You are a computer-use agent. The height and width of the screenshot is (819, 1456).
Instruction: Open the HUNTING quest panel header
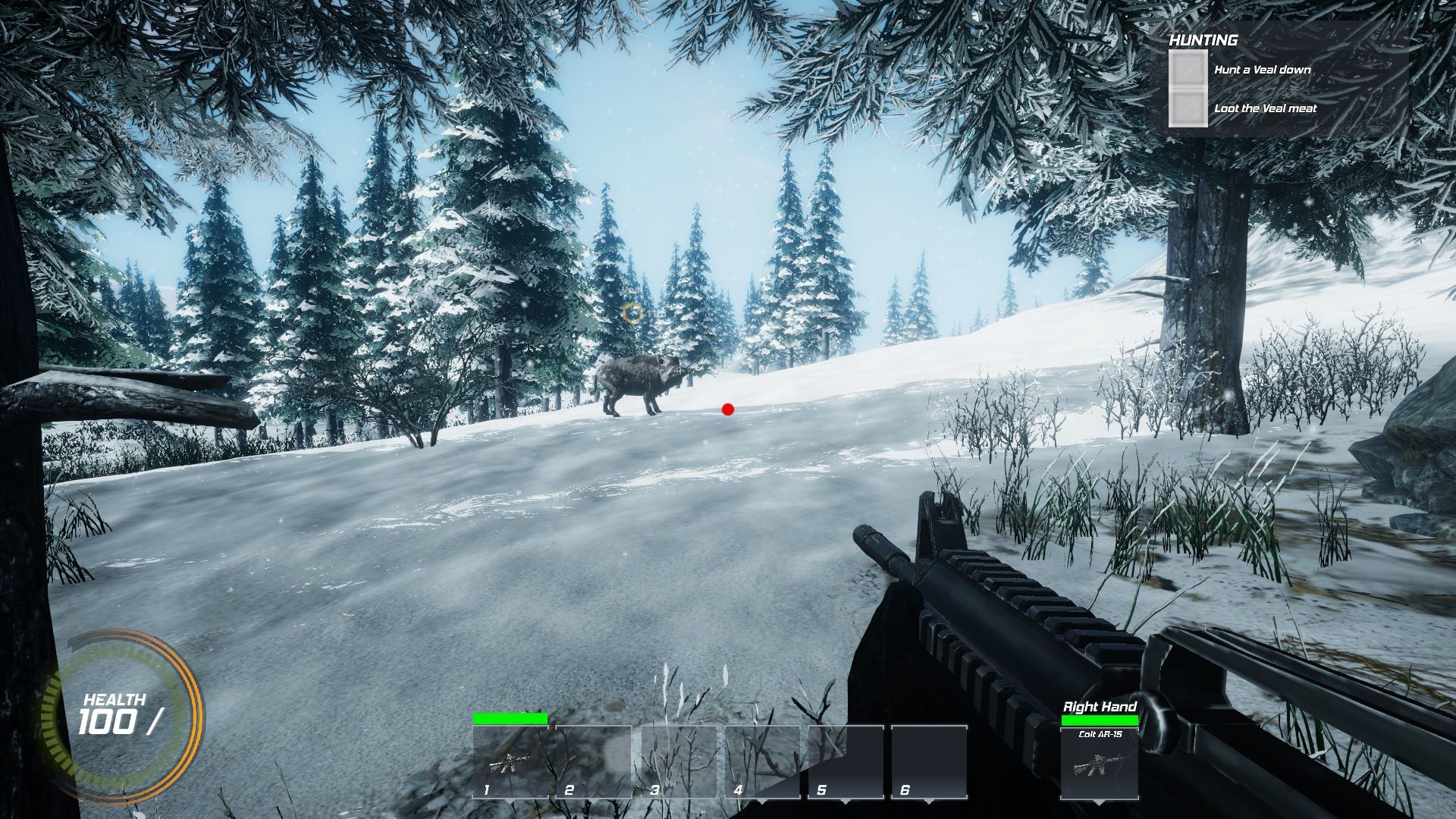[x=1203, y=39]
